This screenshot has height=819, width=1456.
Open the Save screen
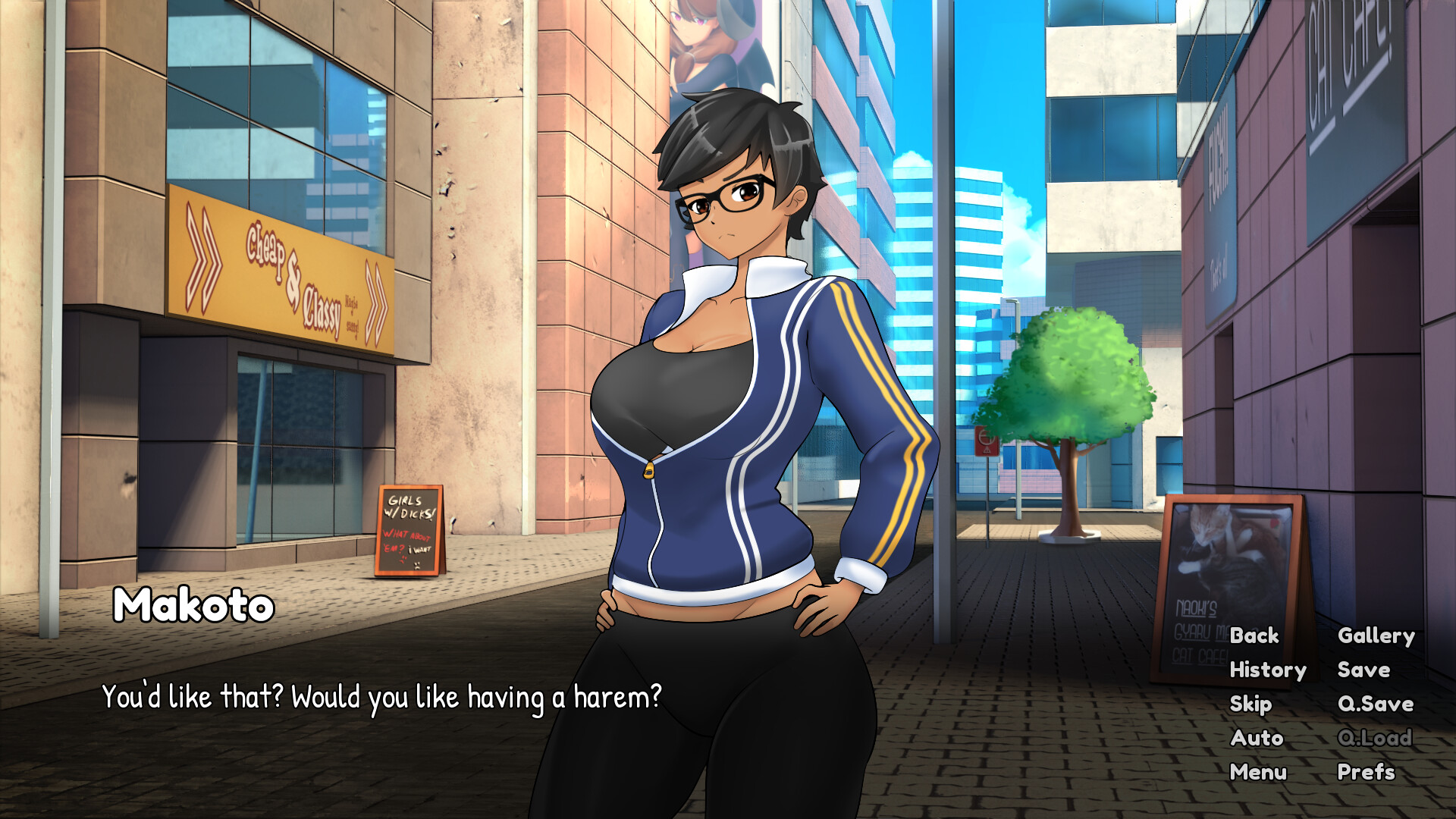click(x=1363, y=670)
